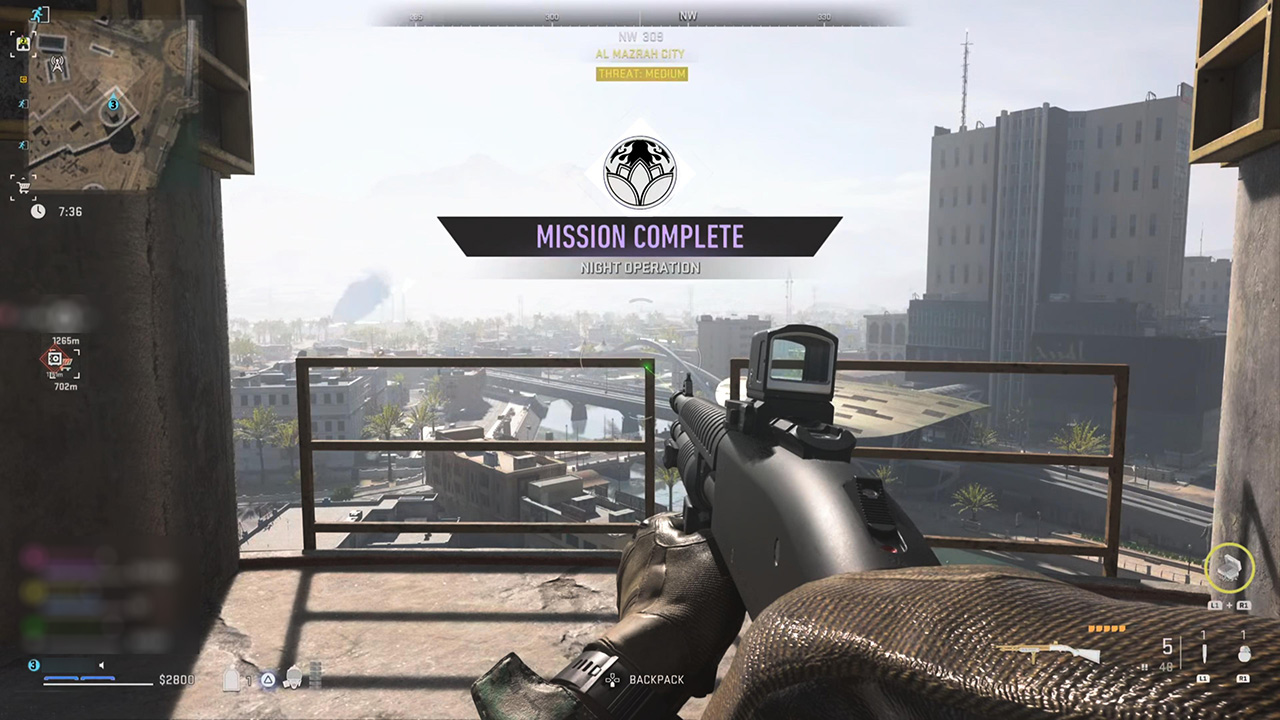Viewport: 1280px width, 720px height.
Task: Select the THREAT: MEDIUM status banner
Action: pos(640,74)
